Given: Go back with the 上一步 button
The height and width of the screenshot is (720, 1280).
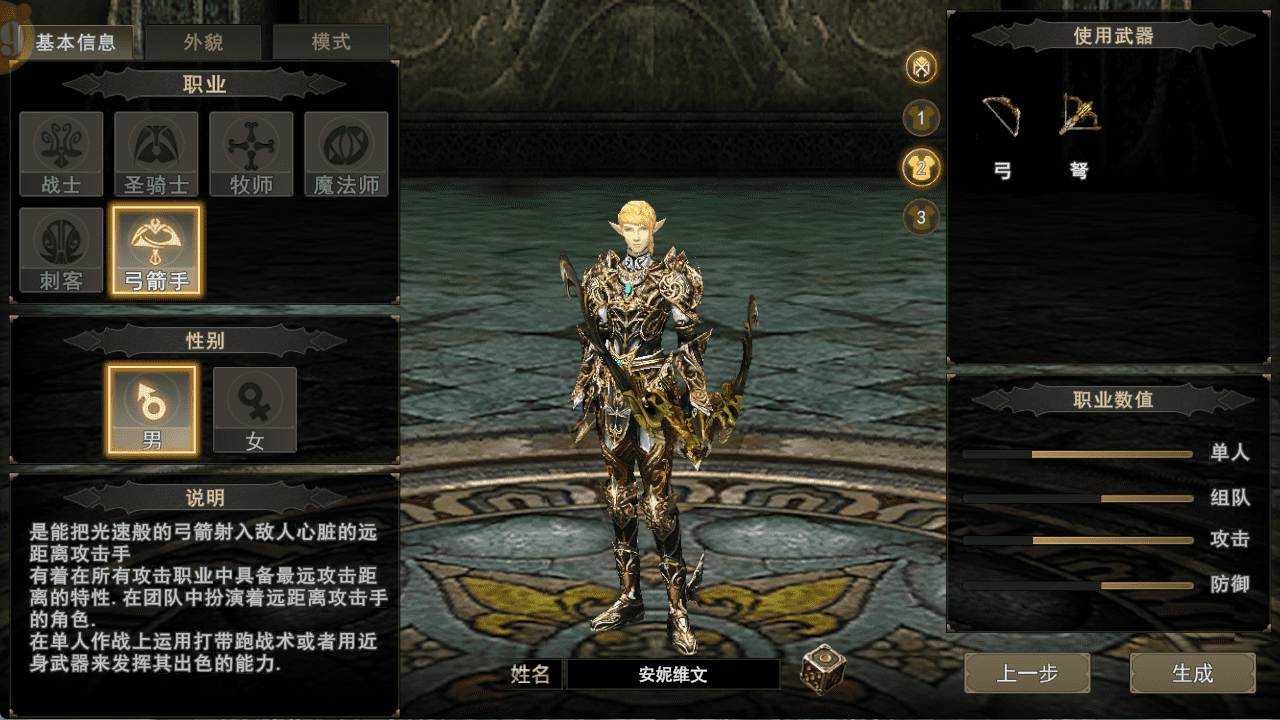Looking at the screenshot, I should (1027, 673).
